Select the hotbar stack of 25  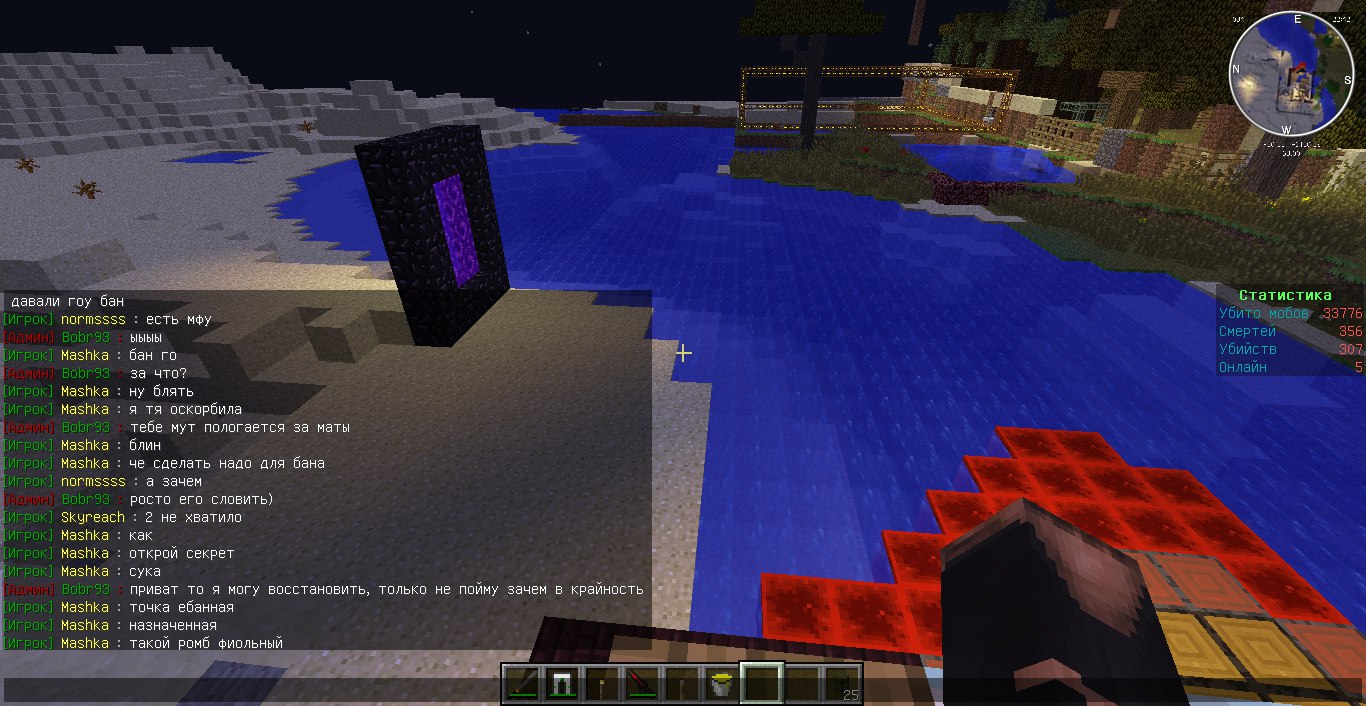(x=842, y=684)
